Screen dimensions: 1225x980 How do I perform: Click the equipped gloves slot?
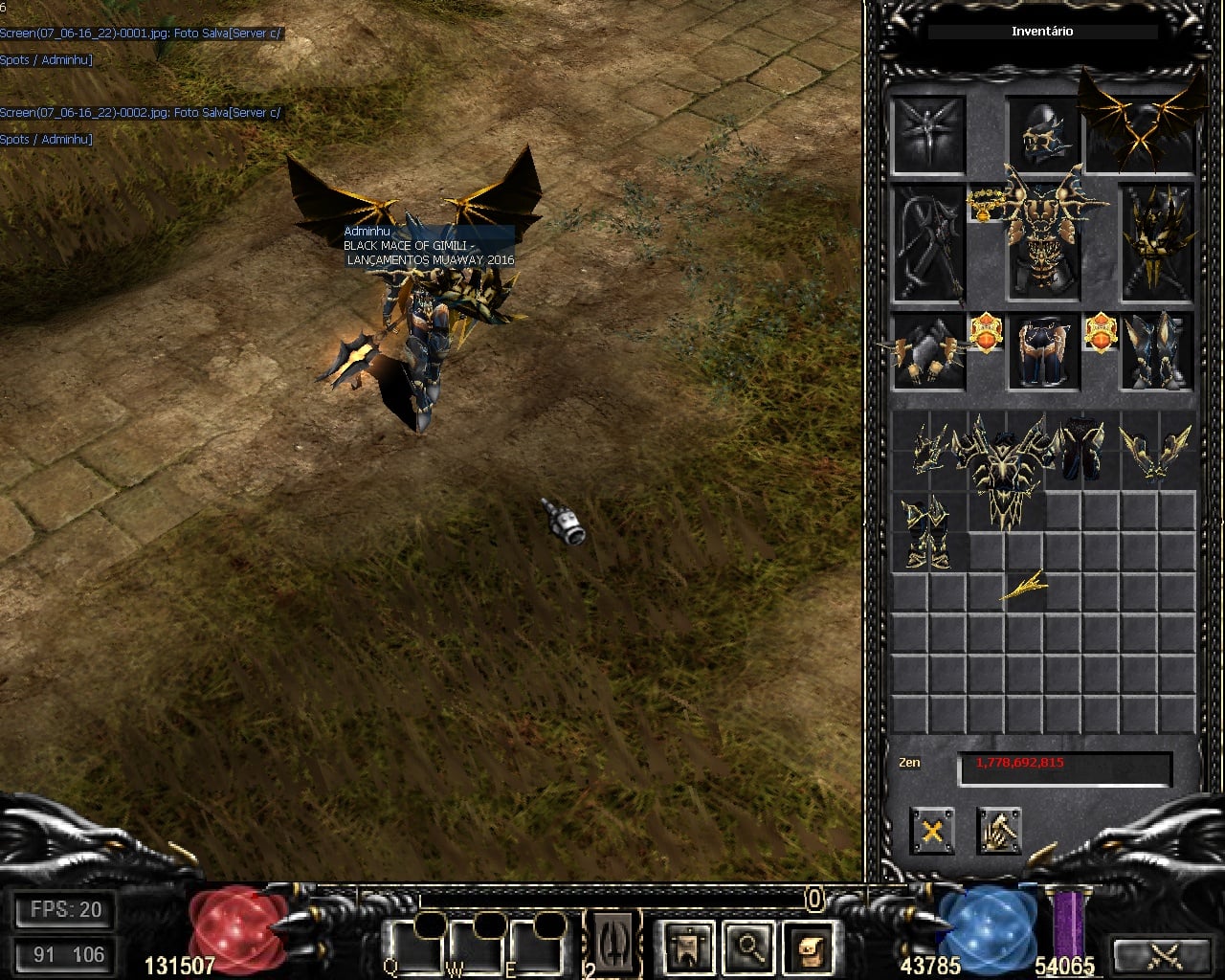(x=928, y=352)
